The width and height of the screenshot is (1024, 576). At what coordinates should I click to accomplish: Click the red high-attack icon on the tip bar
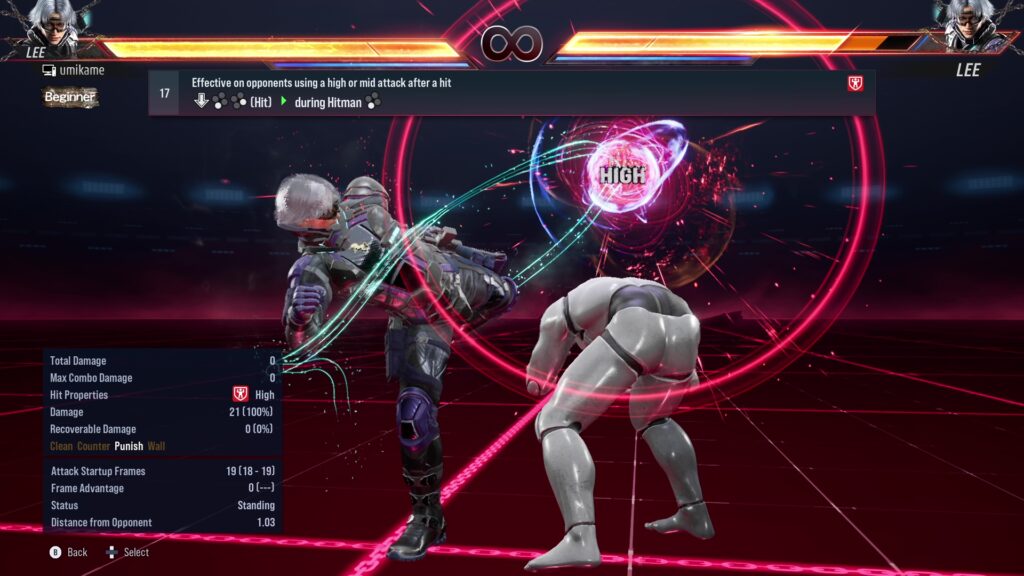point(855,83)
